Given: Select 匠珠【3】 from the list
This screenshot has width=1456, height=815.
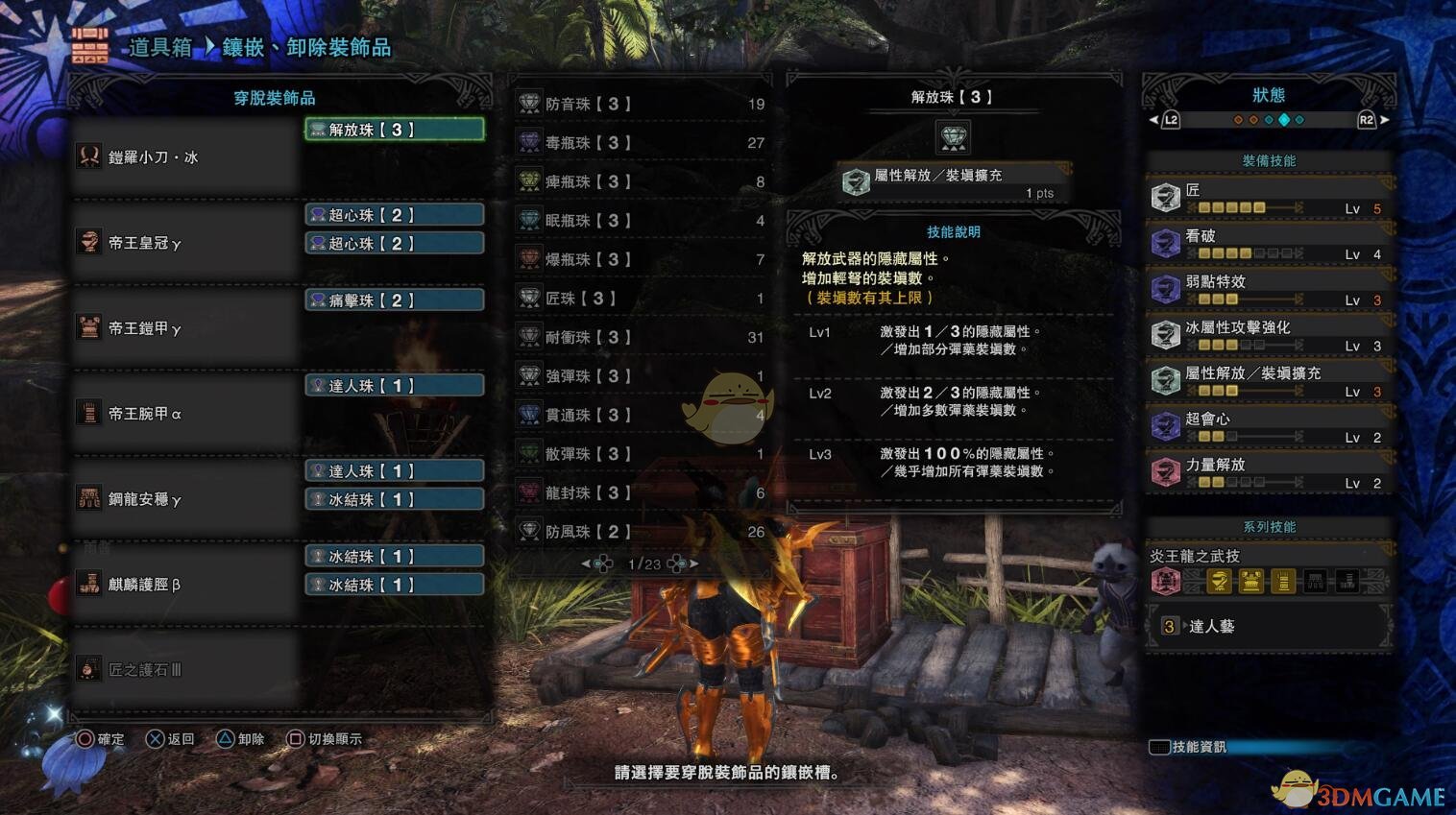Looking at the screenshot, I should tap(641, 299).
